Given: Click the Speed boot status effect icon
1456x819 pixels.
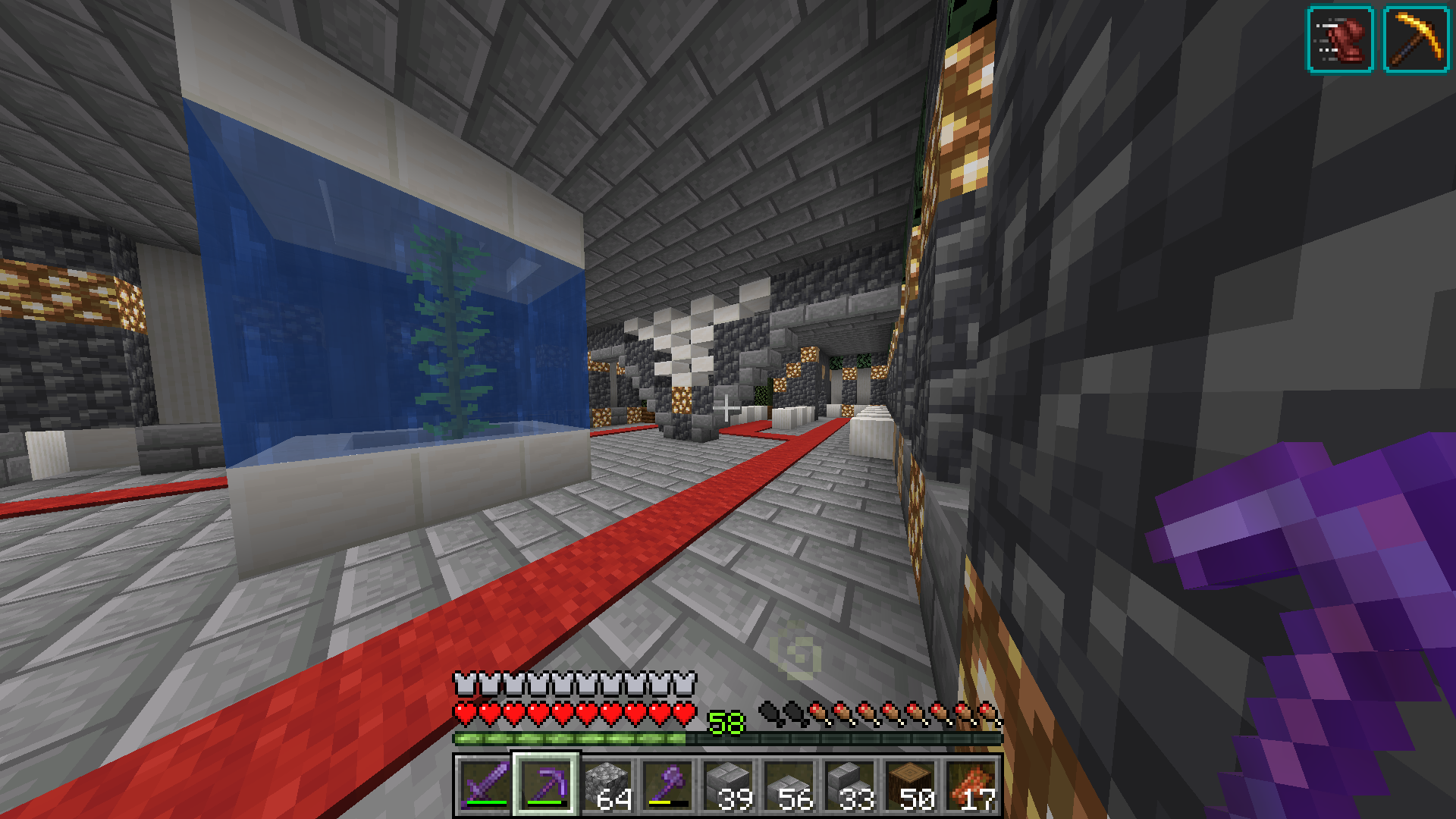Looking at the screenshot, I should pos(1340,39).
